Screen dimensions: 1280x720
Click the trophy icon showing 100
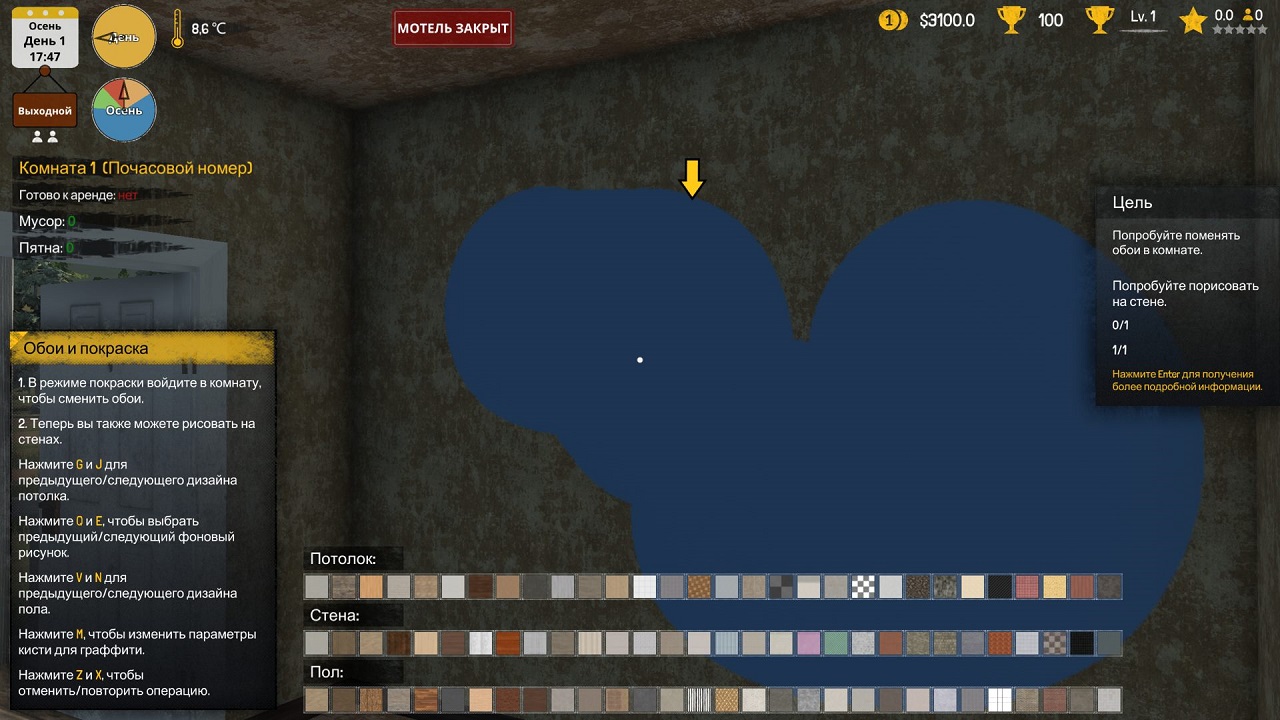click(1012, 18)
